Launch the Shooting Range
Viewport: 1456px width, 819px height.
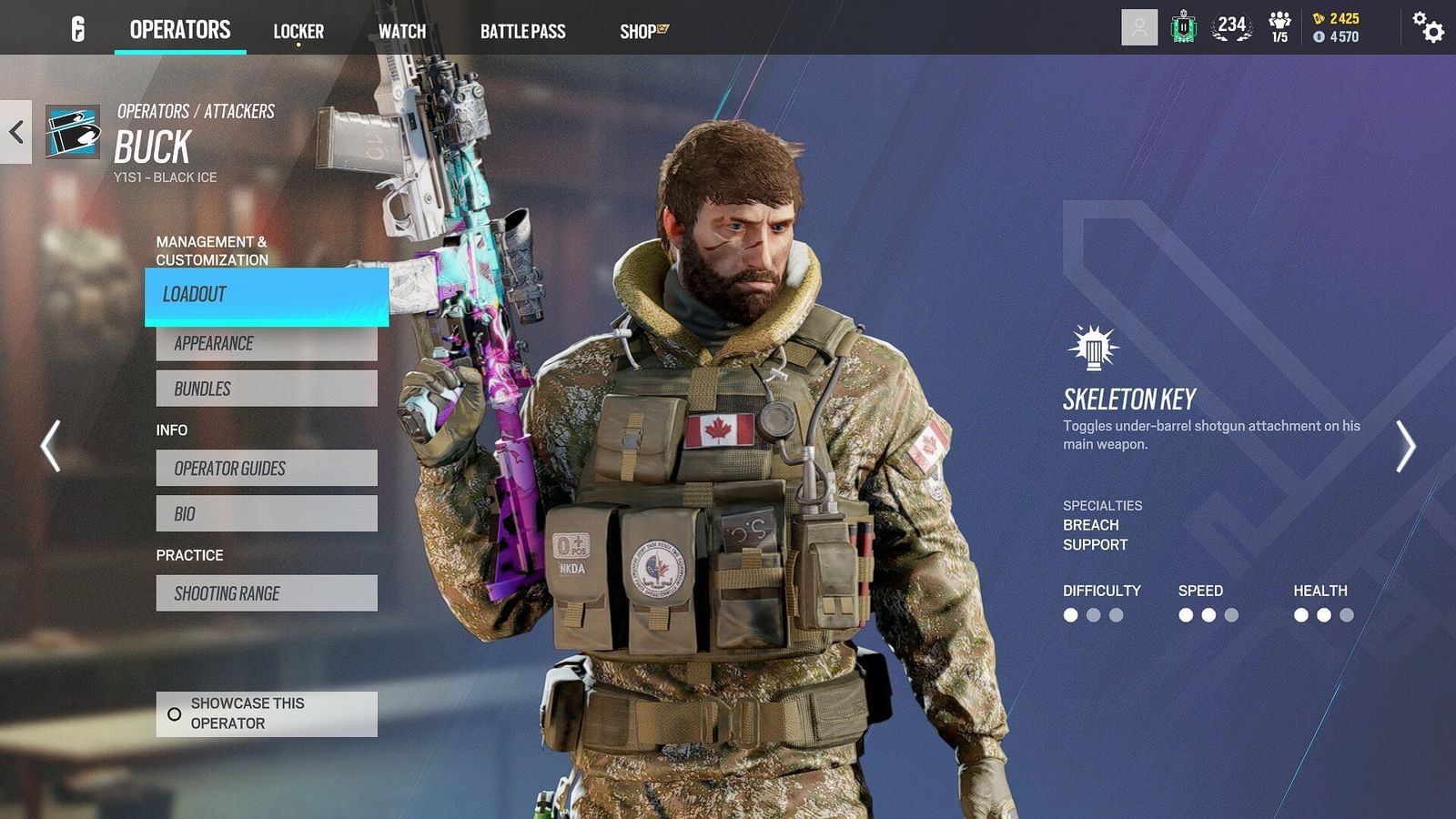coord(267,592)
